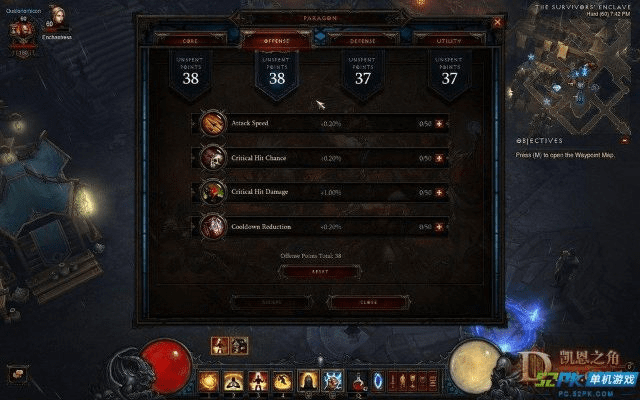Close the Paragon window with the X
This screenshot has width=640, height=400.
498,21
